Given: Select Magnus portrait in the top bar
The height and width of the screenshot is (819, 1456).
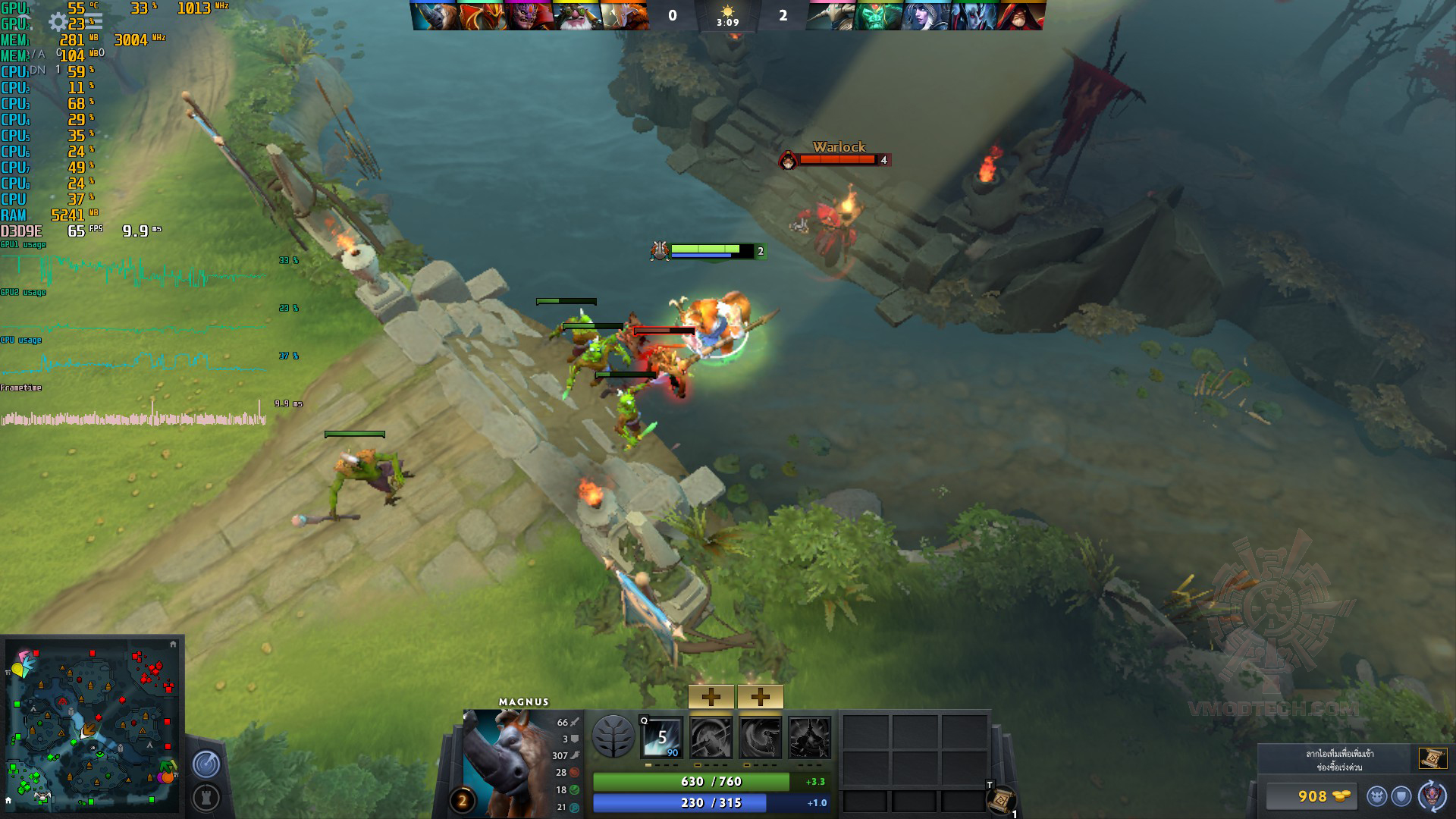Looking at the screenshot, I should [x=435, y=15].
